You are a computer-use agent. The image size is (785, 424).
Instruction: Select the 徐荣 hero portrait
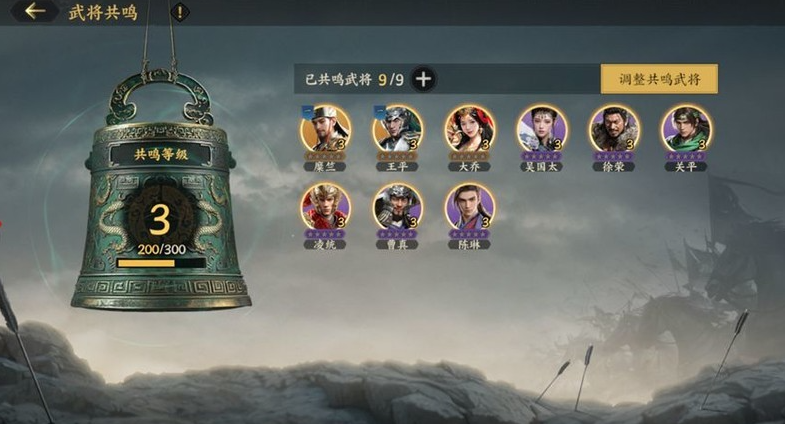(614, 129)
